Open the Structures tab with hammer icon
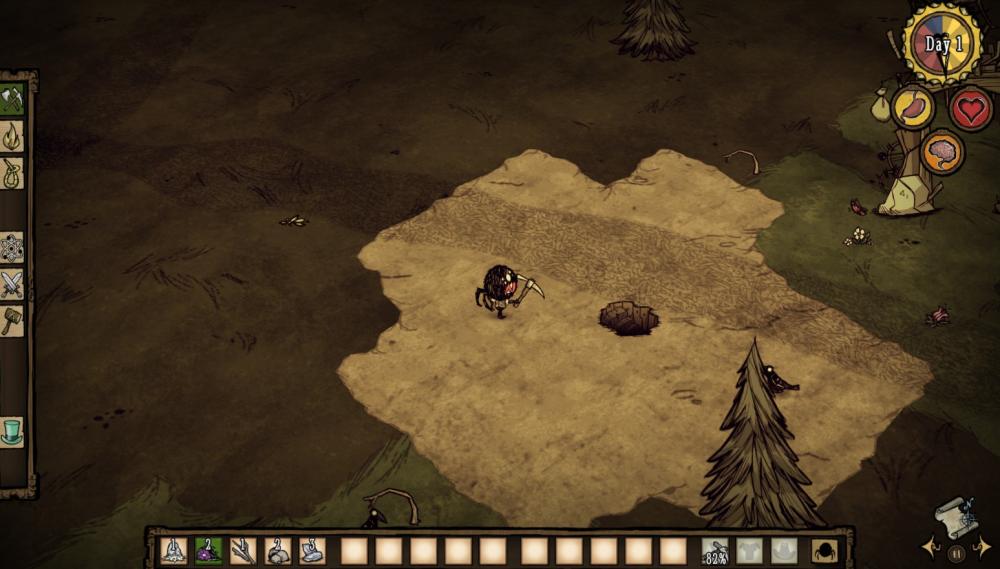Screen dimensions: 1000x569 (12, 320)
